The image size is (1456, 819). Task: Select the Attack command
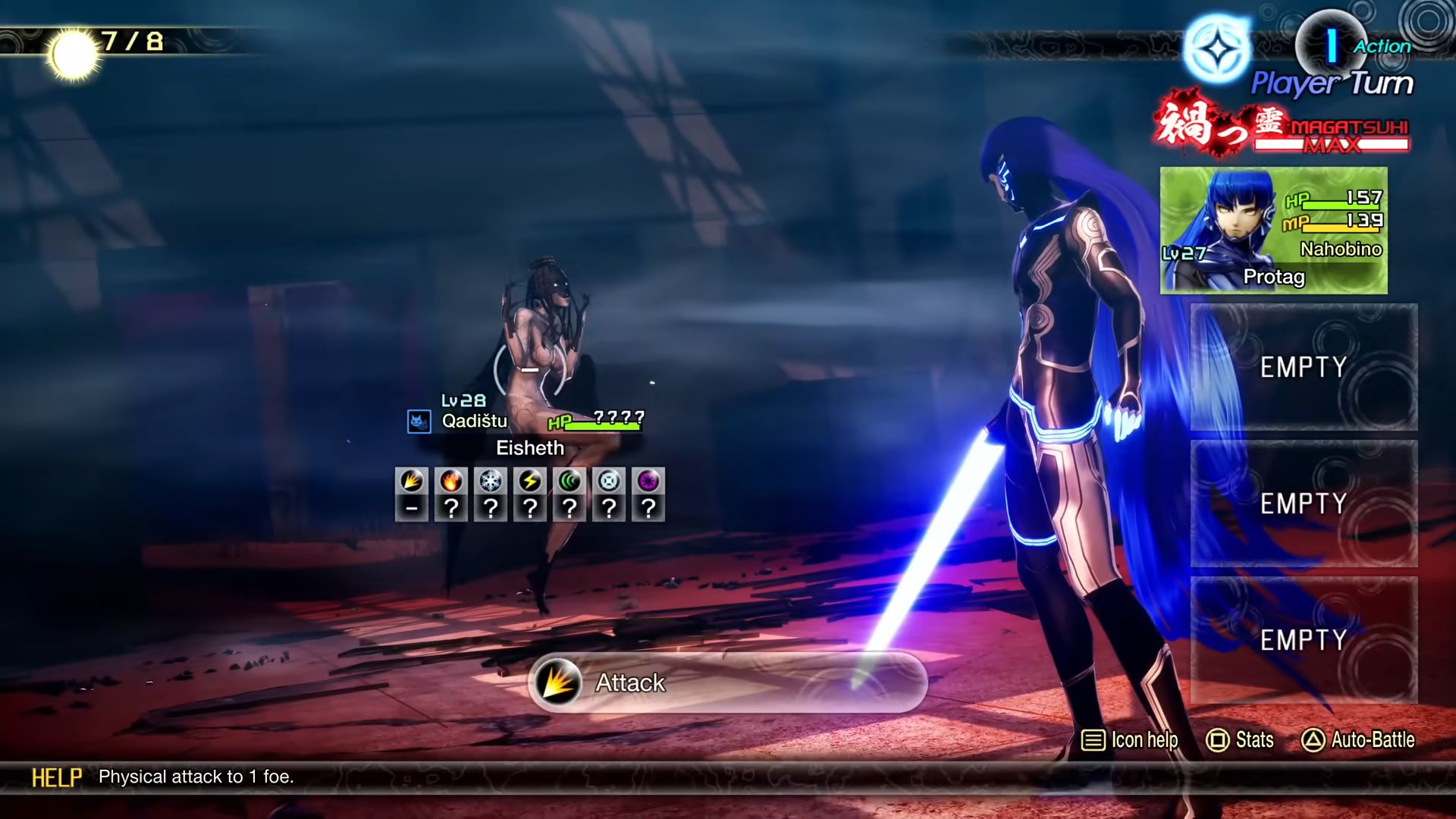pos(726,682)
